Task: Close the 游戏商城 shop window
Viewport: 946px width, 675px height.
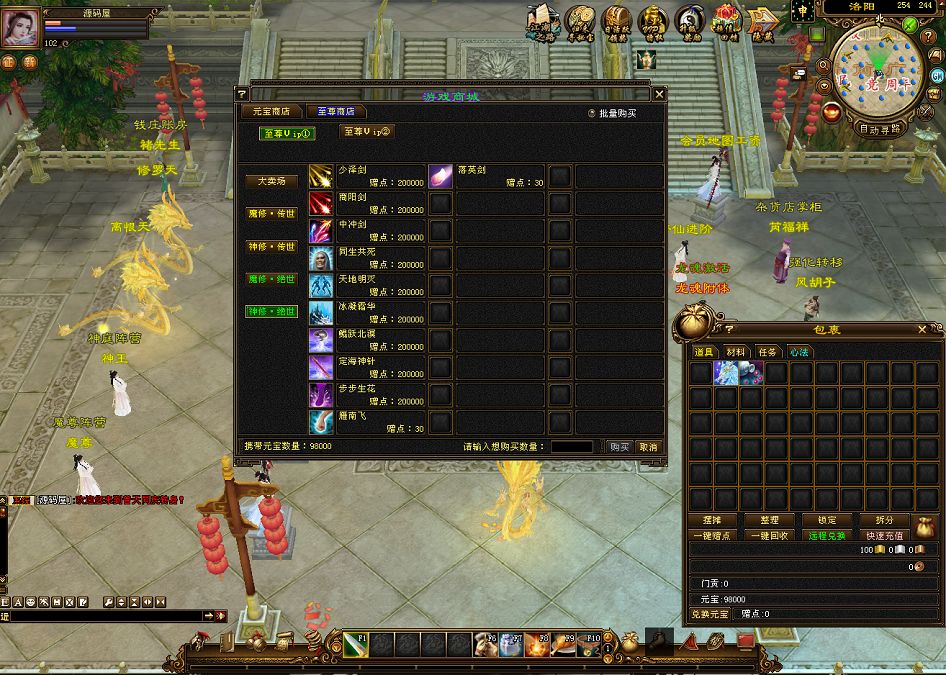Action: [x=659, y=94]
